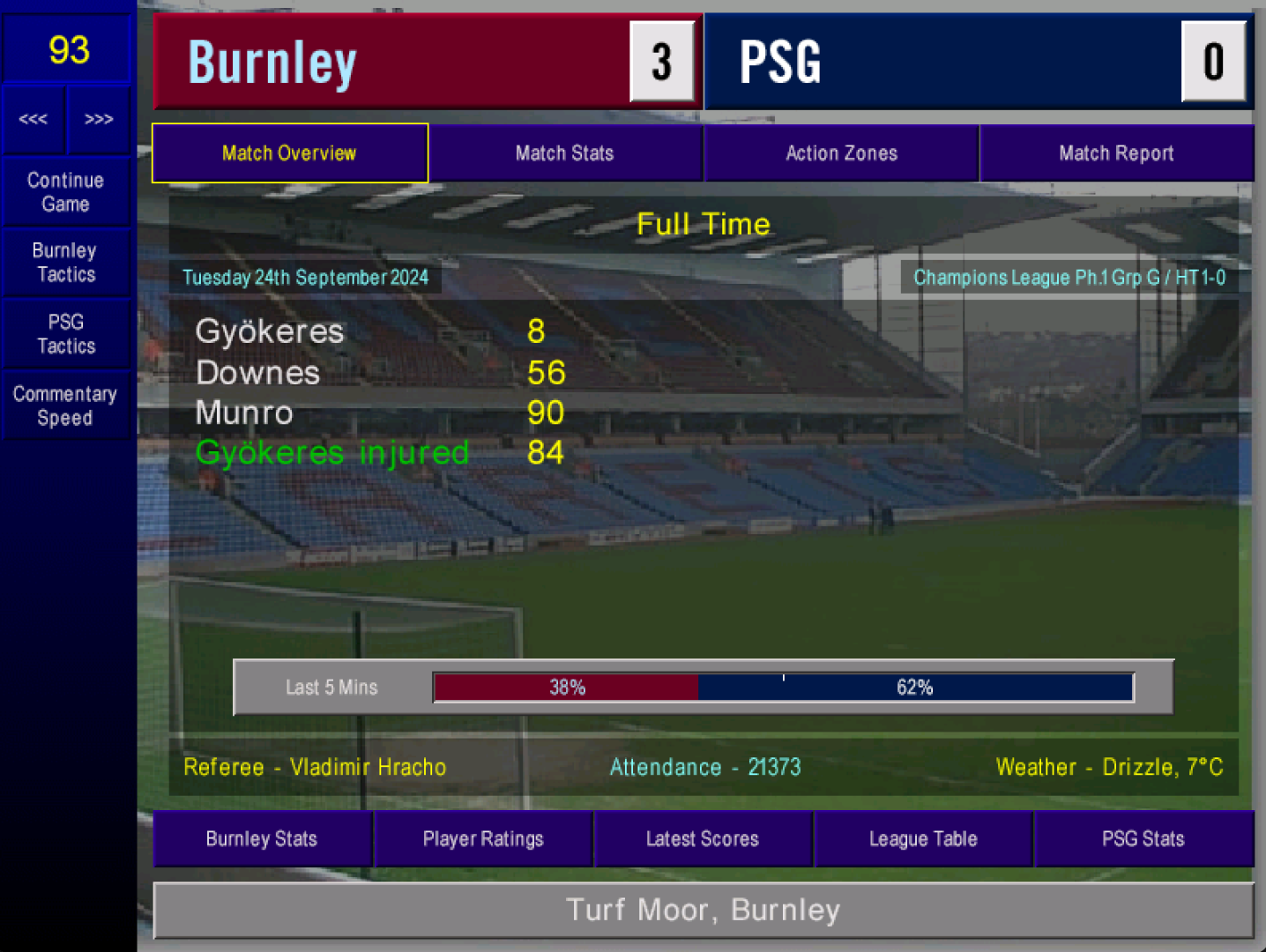Viewport: 1266px width, 952px height.
Task: Click the back arrows button
Action: click(x=34, y=119)
